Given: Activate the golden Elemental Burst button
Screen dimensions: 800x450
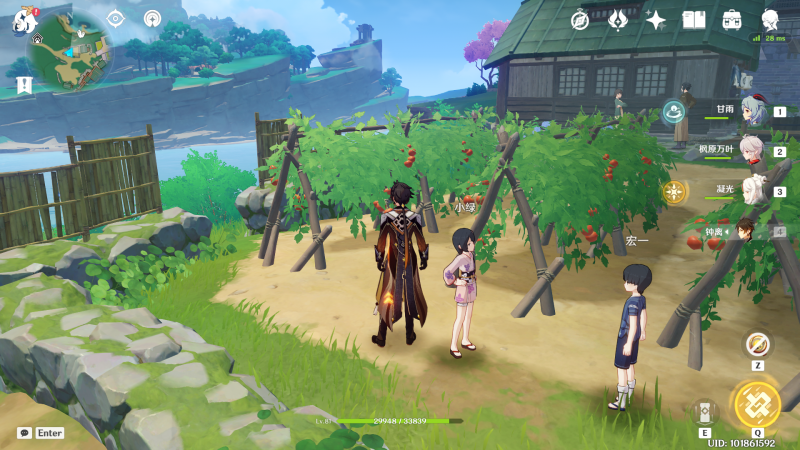Looking at the screenshot, I should (x=757, y=403).
